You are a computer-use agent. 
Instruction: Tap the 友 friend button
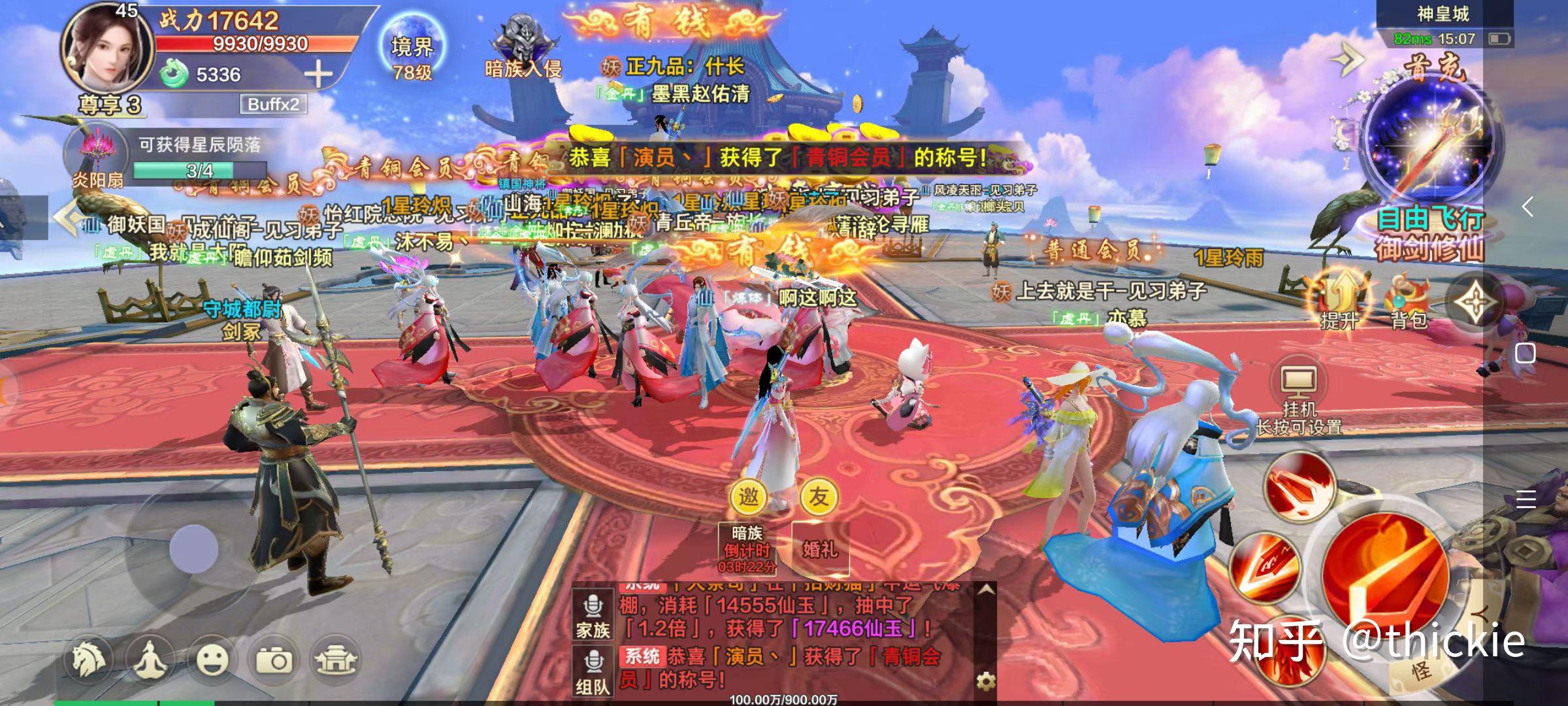pyautogui.click(x=818, y=497)
